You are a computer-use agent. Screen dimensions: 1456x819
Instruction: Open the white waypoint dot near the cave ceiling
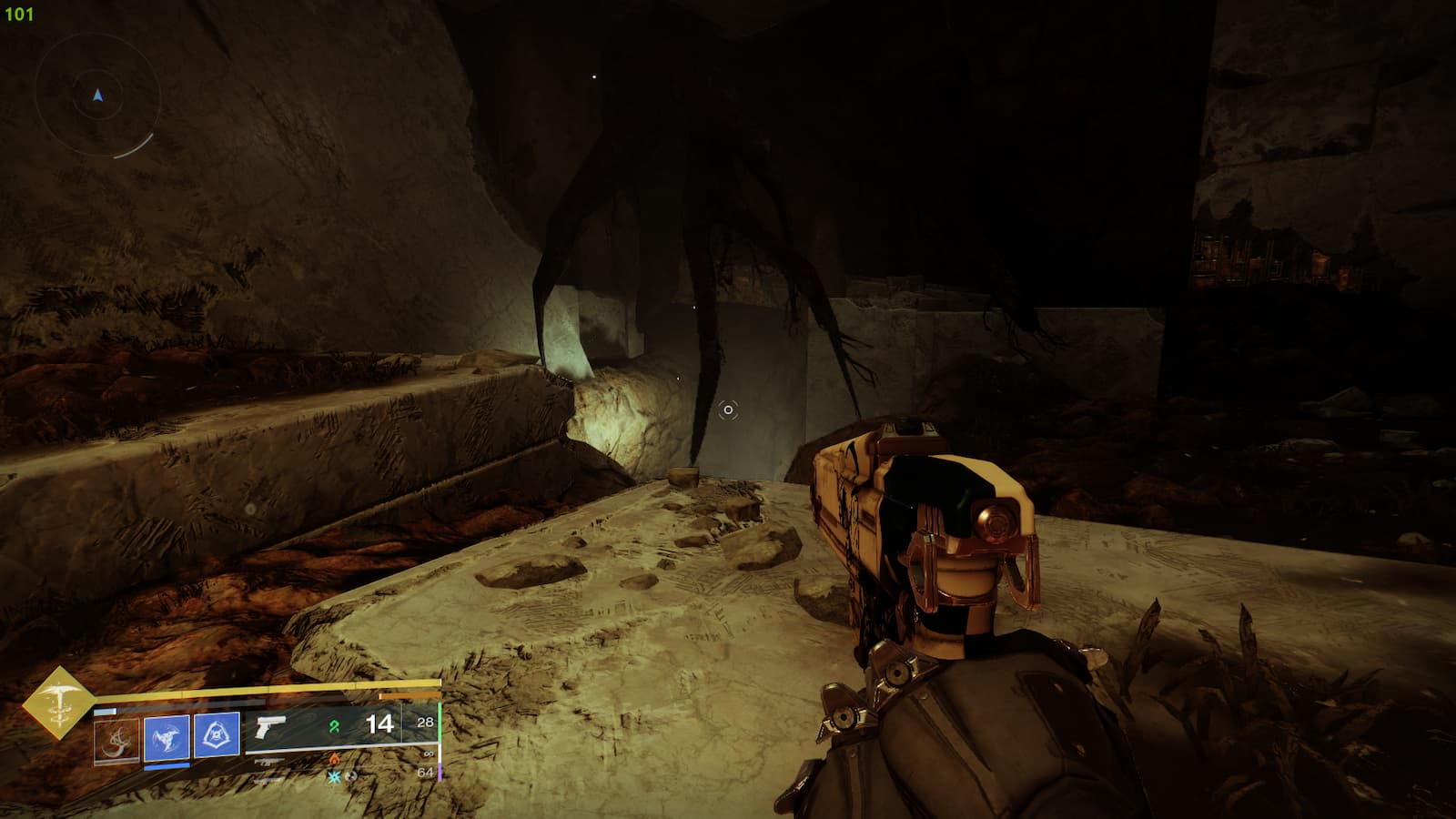pyautogui.click(x=596, y=76)
